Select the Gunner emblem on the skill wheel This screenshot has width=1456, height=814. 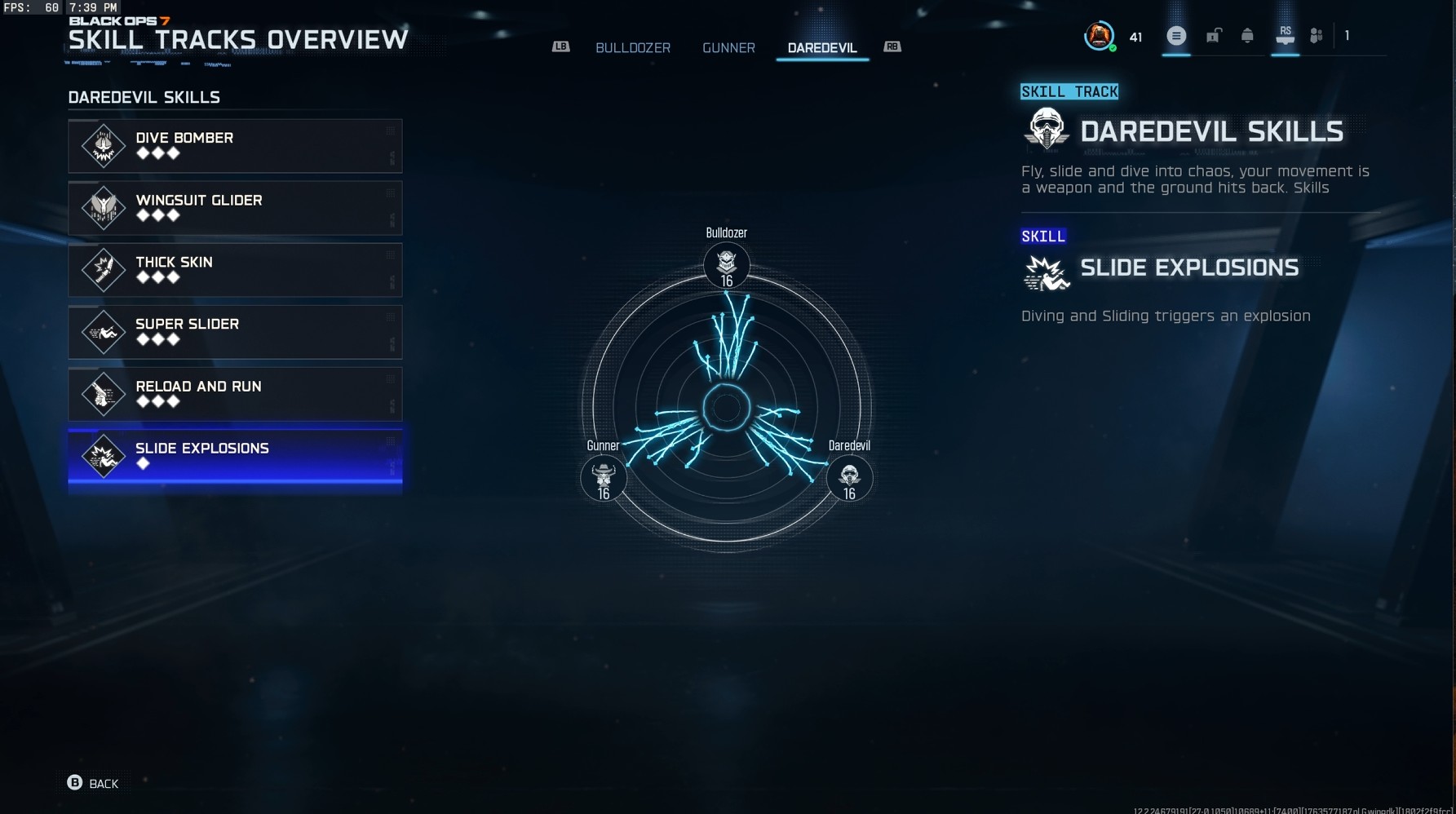604,478
